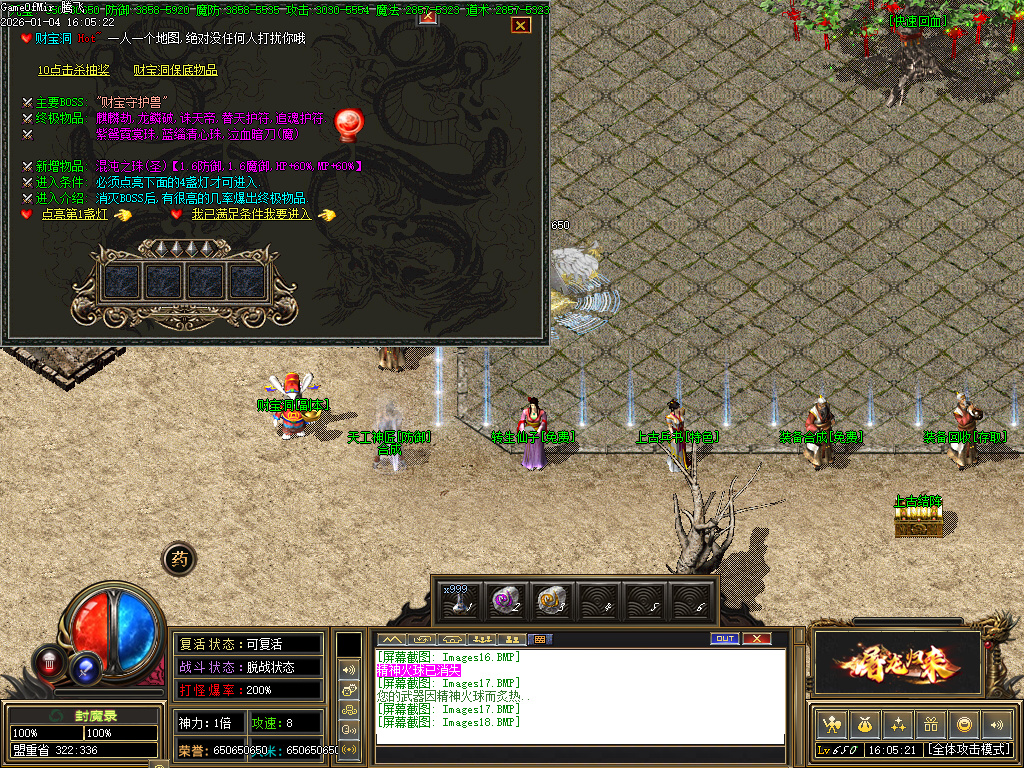The height and width of the screenshot is (768, 1024).
Task: Click the OUT button above the chat
Action: (x=724, y=639)
